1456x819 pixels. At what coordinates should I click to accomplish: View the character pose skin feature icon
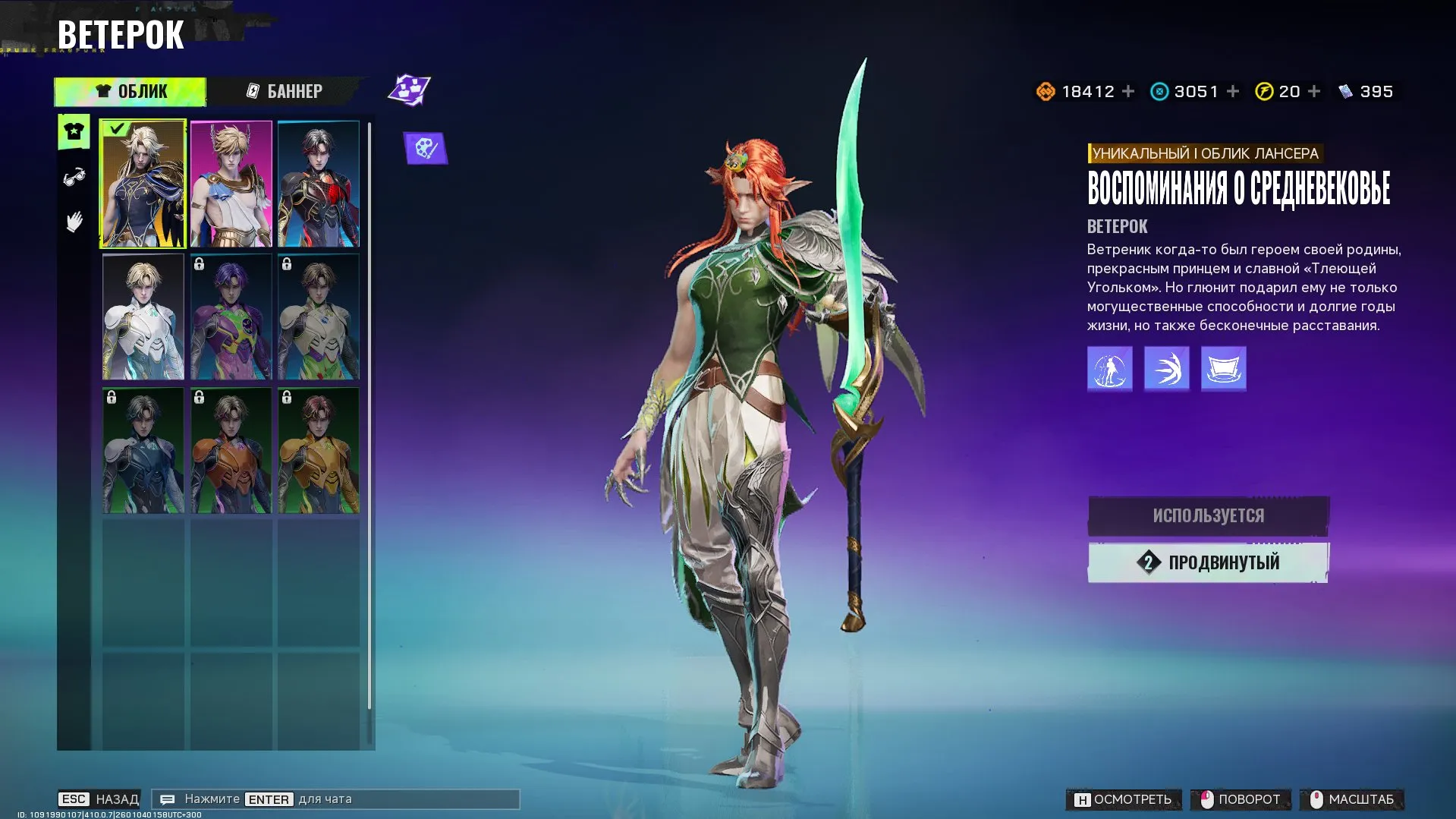click(x=1109, y=369)
